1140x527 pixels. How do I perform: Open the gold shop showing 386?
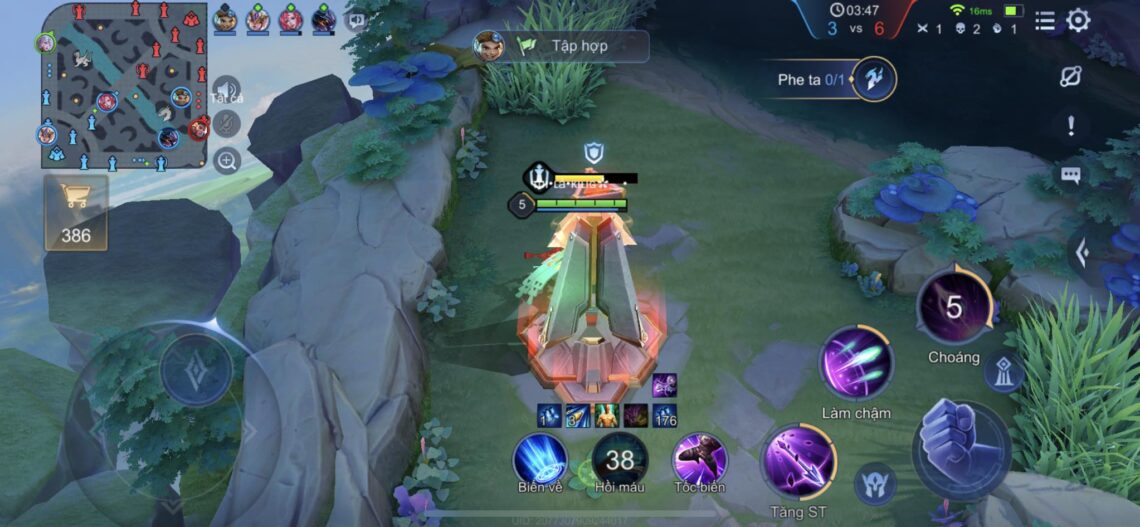click(75, 212)
